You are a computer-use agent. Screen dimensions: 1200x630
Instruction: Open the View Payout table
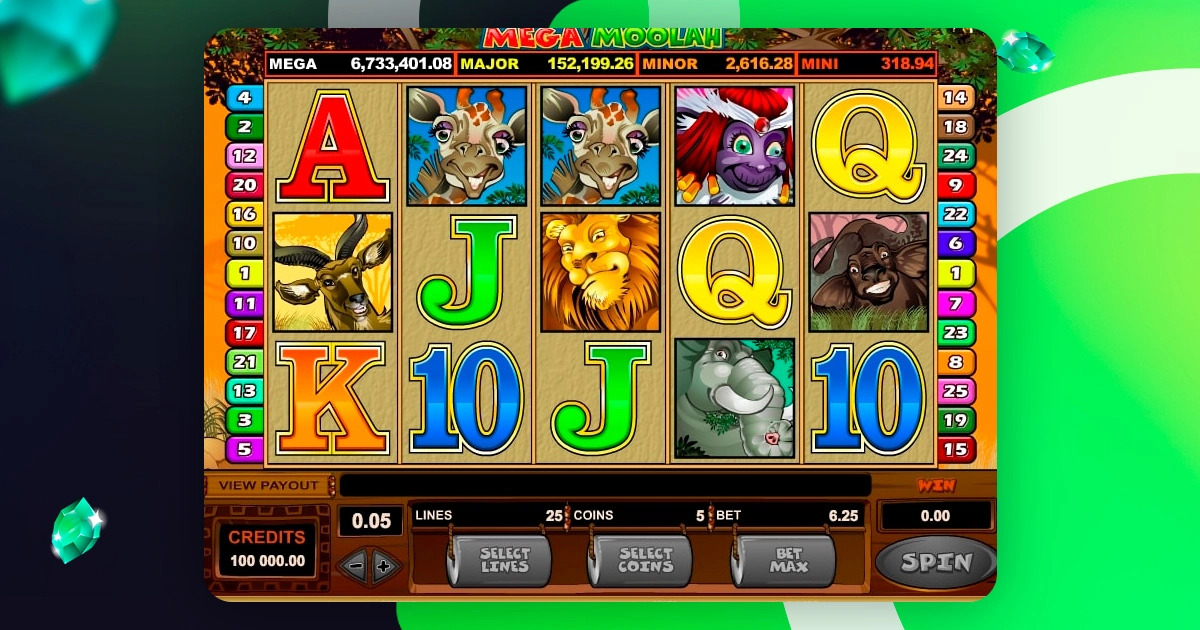[269, 485]
